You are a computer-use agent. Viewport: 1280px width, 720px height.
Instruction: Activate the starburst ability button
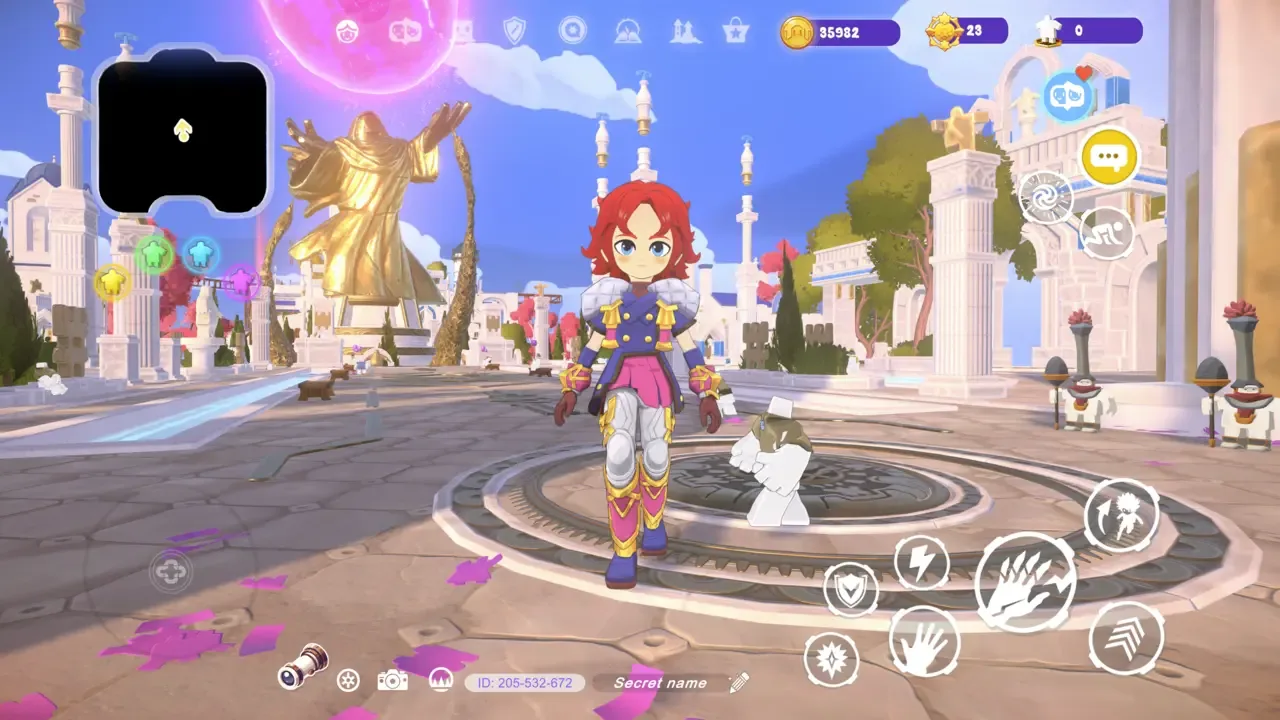(832, 659)
